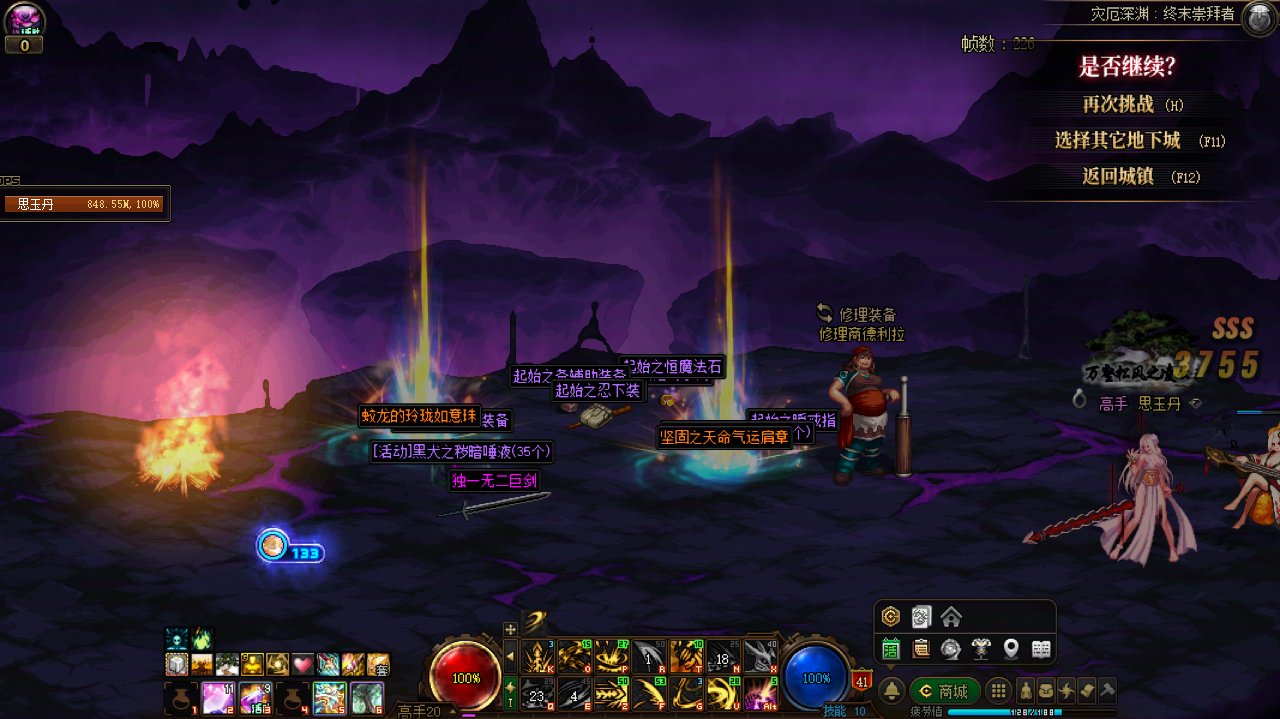Open the green 活 event calendar icon

tap(891, 649)
